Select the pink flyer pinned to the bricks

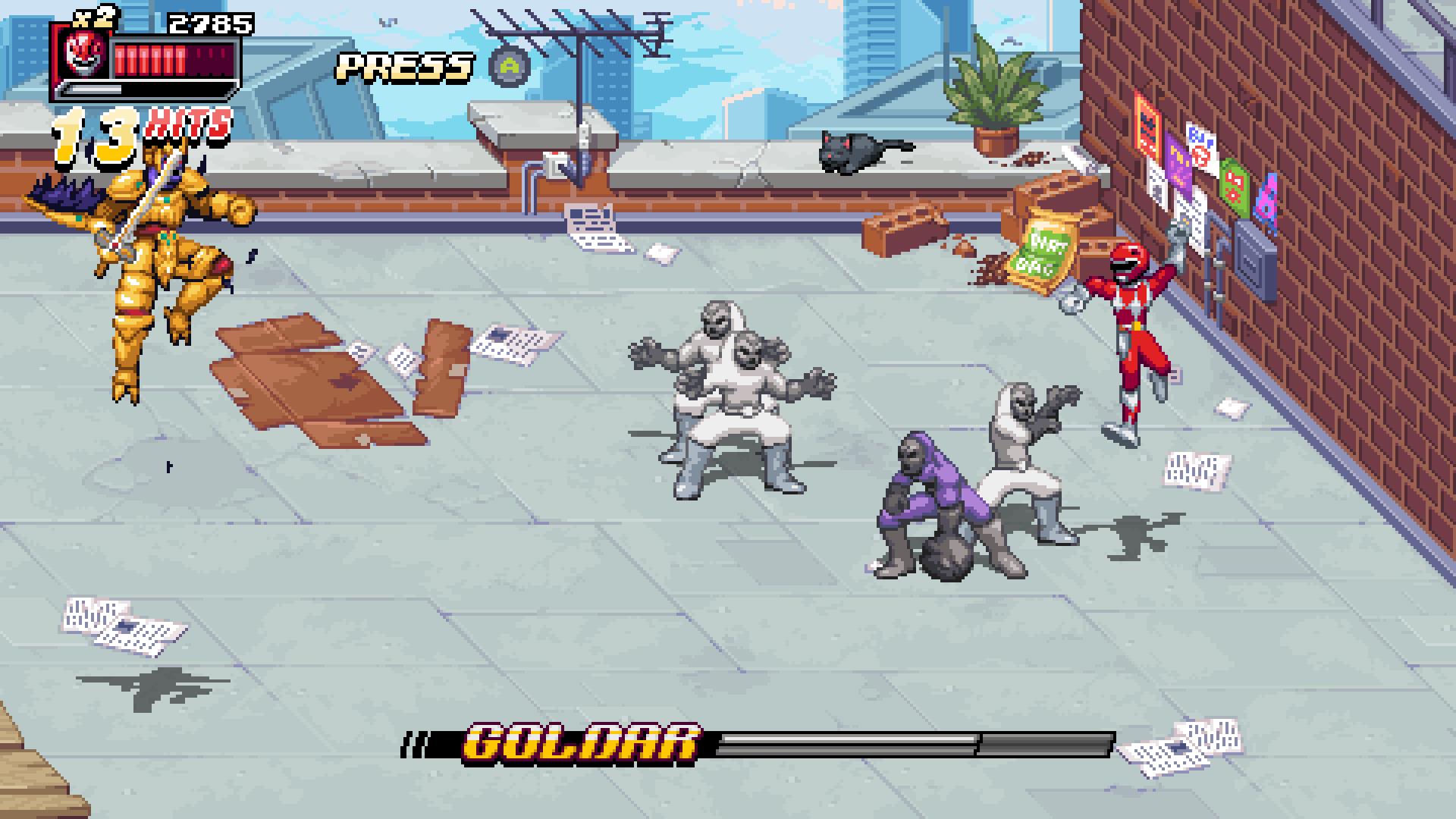1266,200
